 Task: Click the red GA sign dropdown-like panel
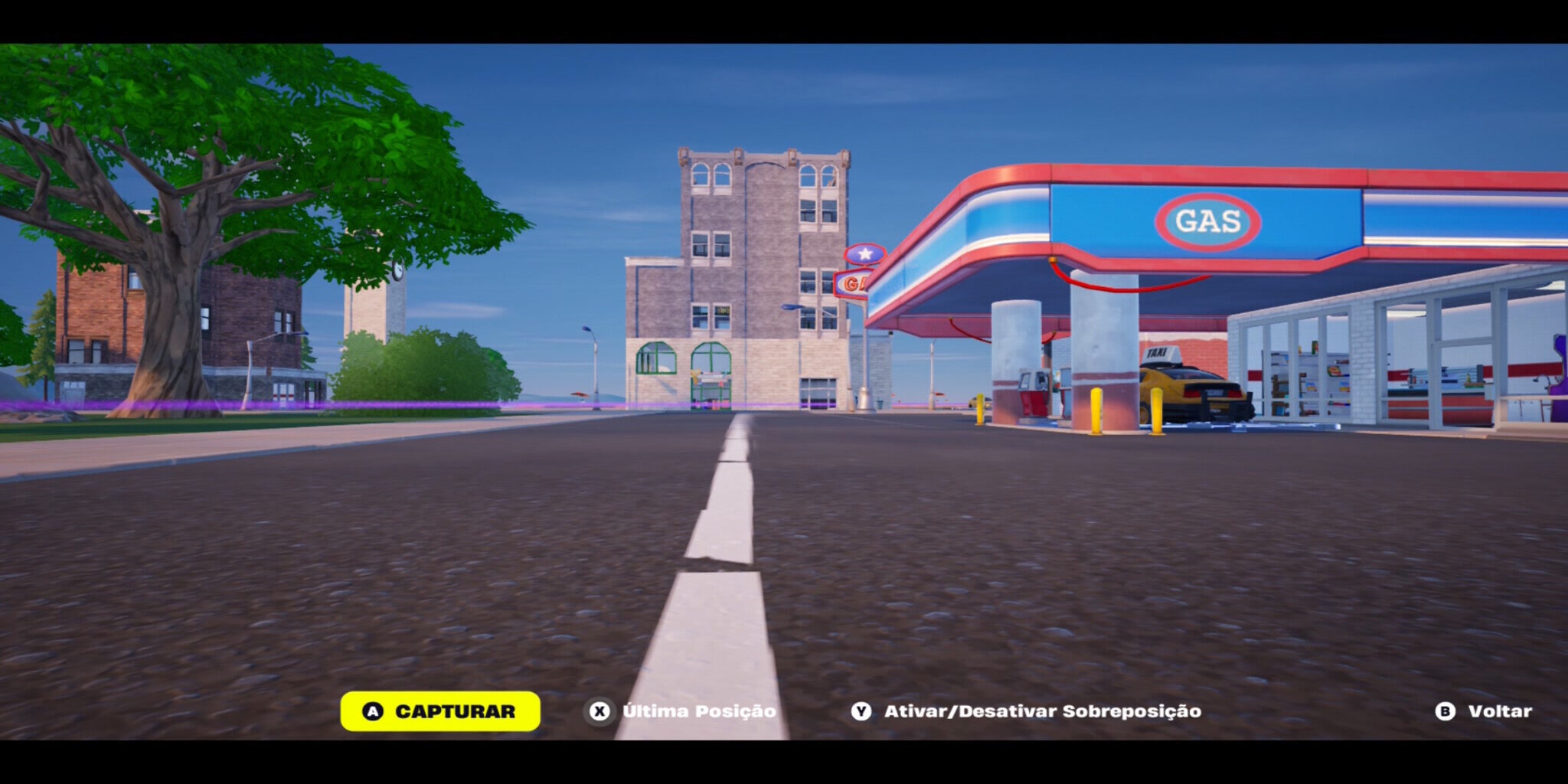tap(853, 283)
